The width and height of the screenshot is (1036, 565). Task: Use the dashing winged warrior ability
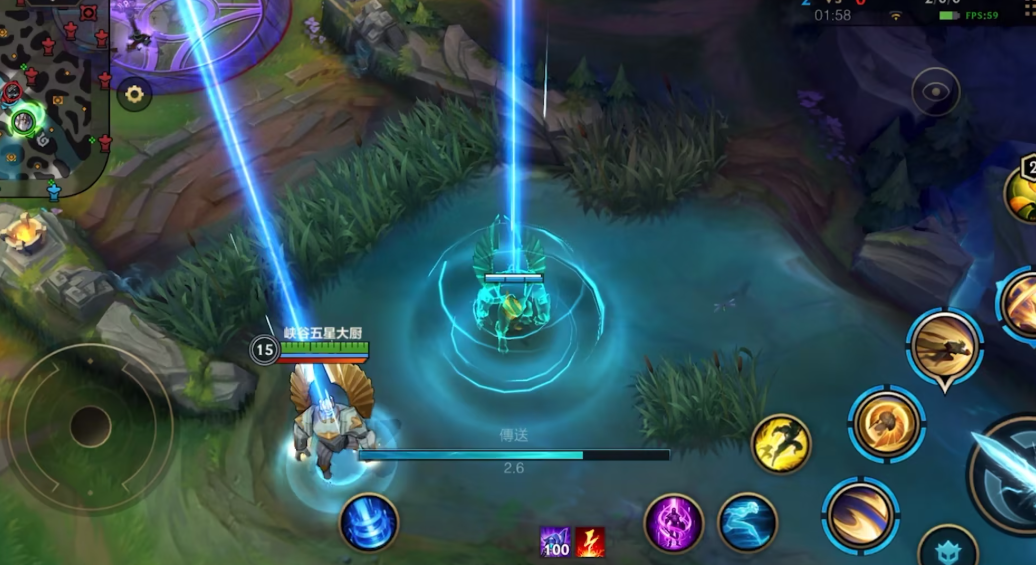pos(944,346)
